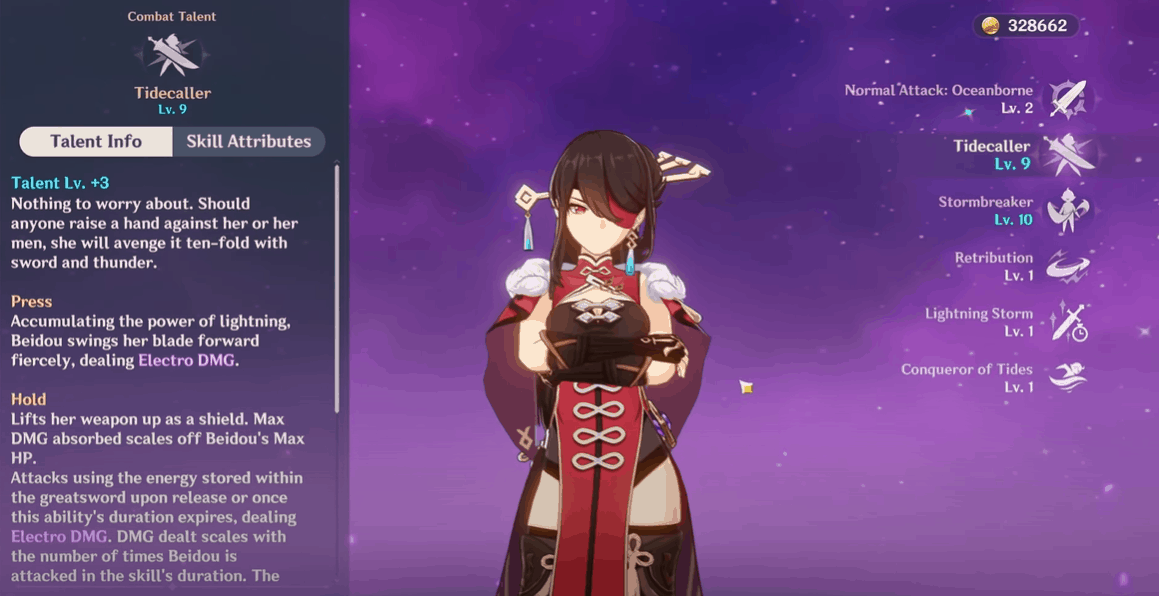
Task: Open Normal Attack: Oceanborne talent
Action: tap(1067, 99)
